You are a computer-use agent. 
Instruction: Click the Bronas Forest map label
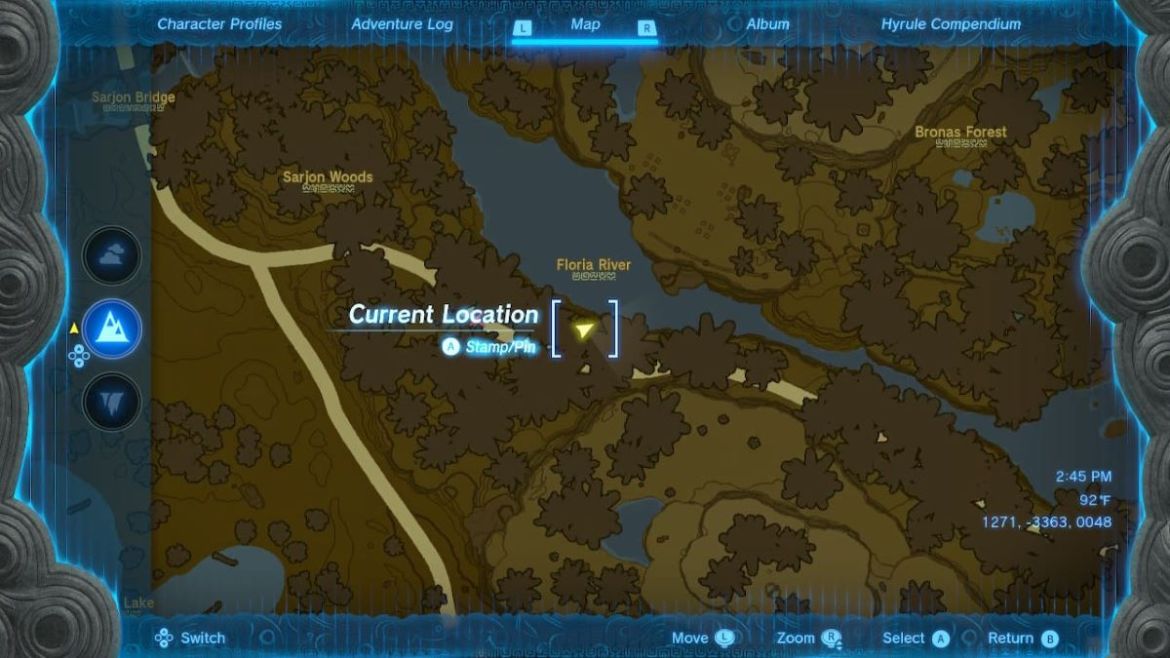tap(960, 132)
